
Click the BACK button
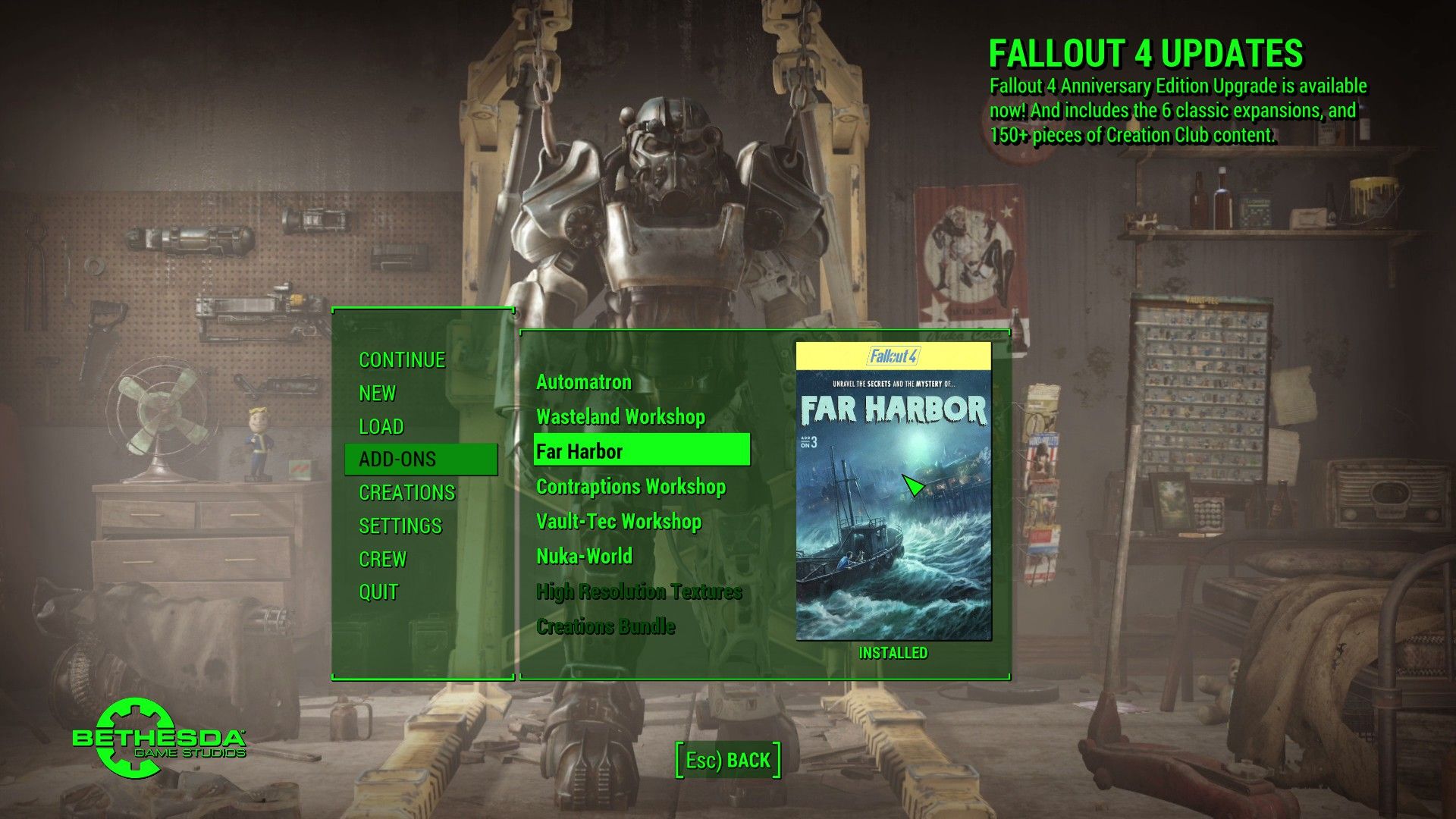point(728,761)
